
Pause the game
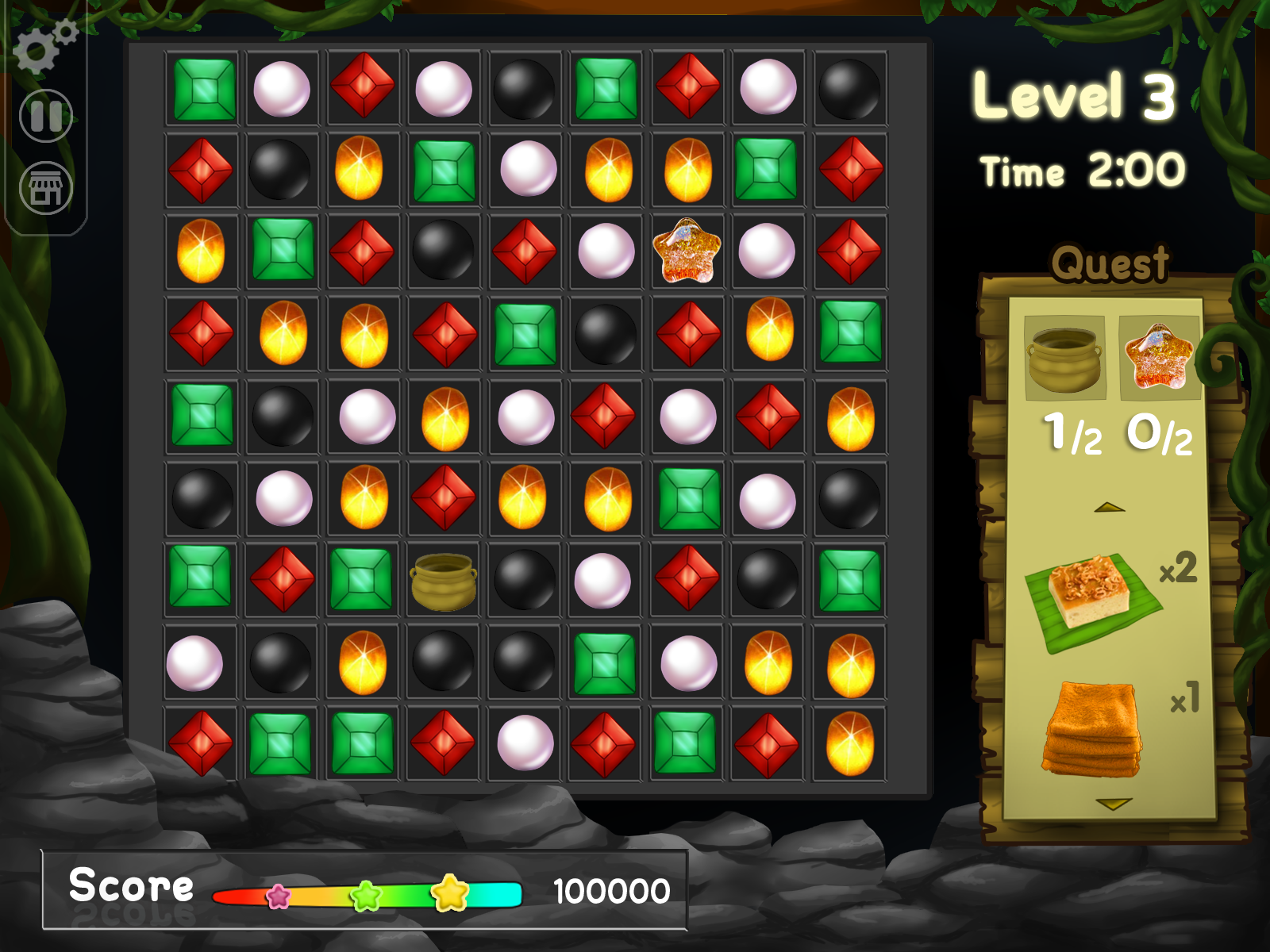click(46, 116)
